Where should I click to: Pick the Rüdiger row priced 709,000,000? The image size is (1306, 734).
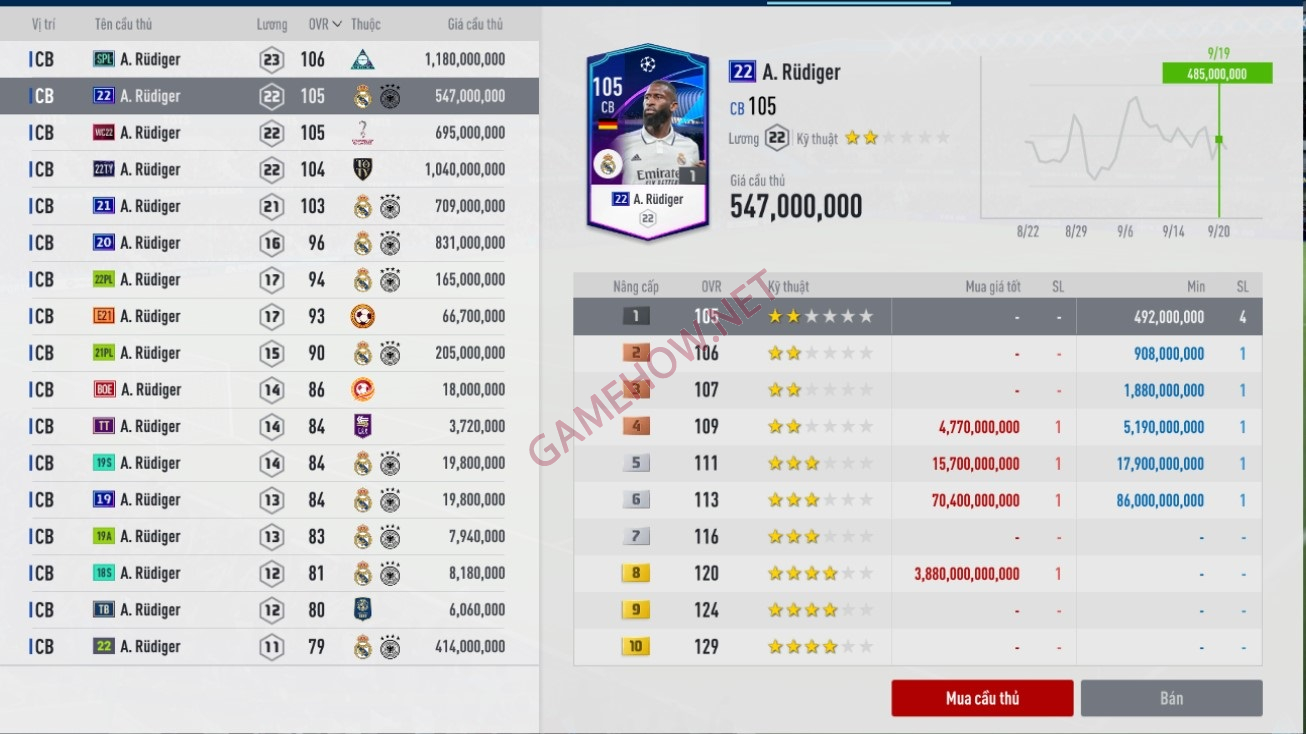coord(269,206)
